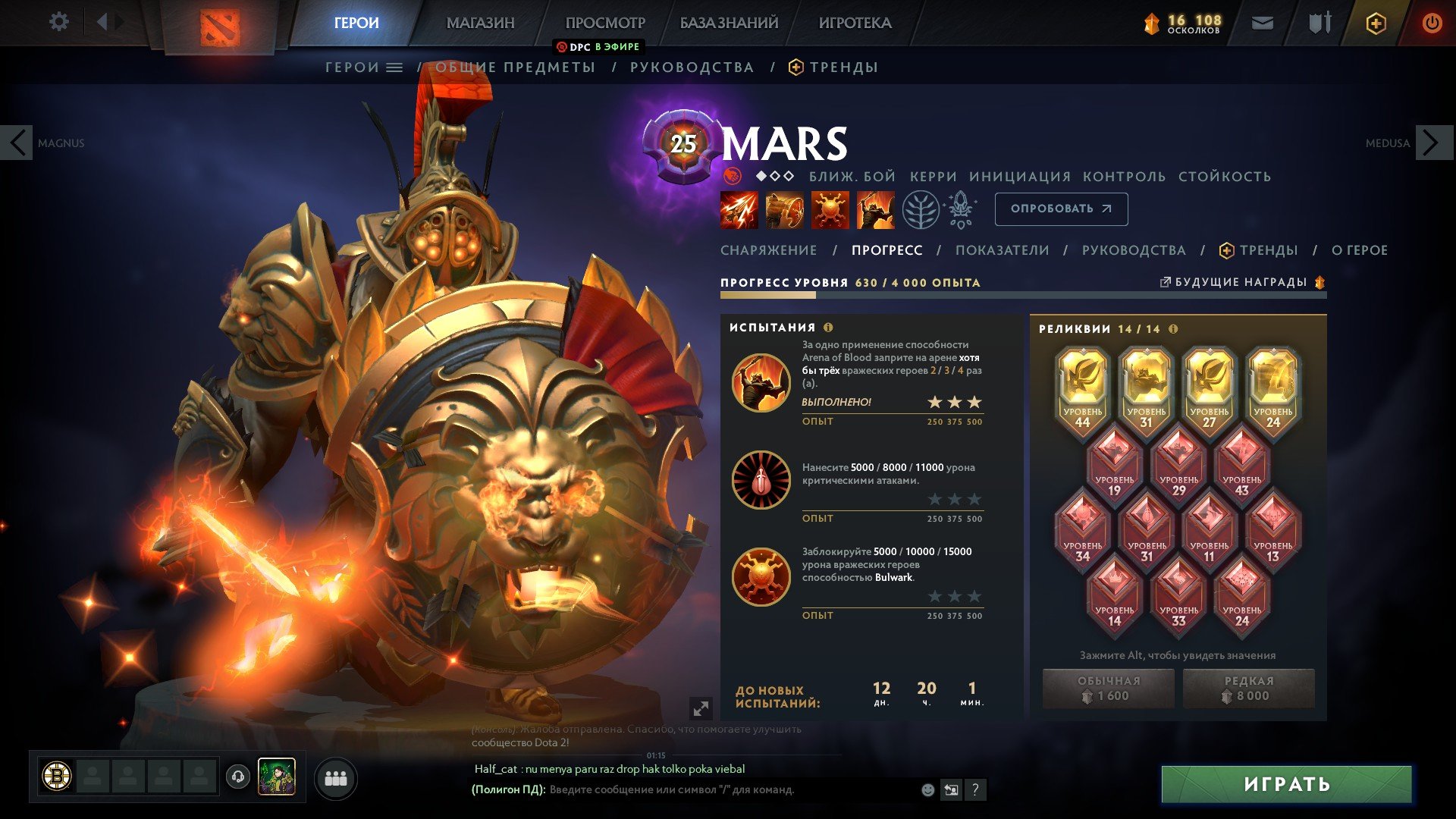Buy the ОБЫЧНАЯ relic for 1 600
The width and height of the screenshot is (1456, 819).
pyautogui.click(x=1108, y=689)
